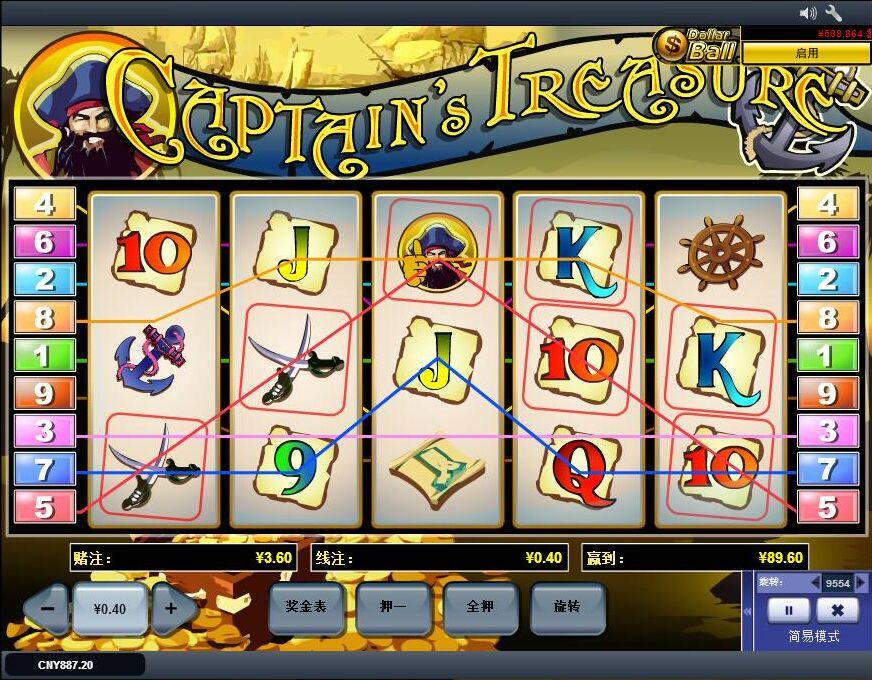Pause the auto spin
This screenshot has height=680, width=872.
click(x=788, y=609)
